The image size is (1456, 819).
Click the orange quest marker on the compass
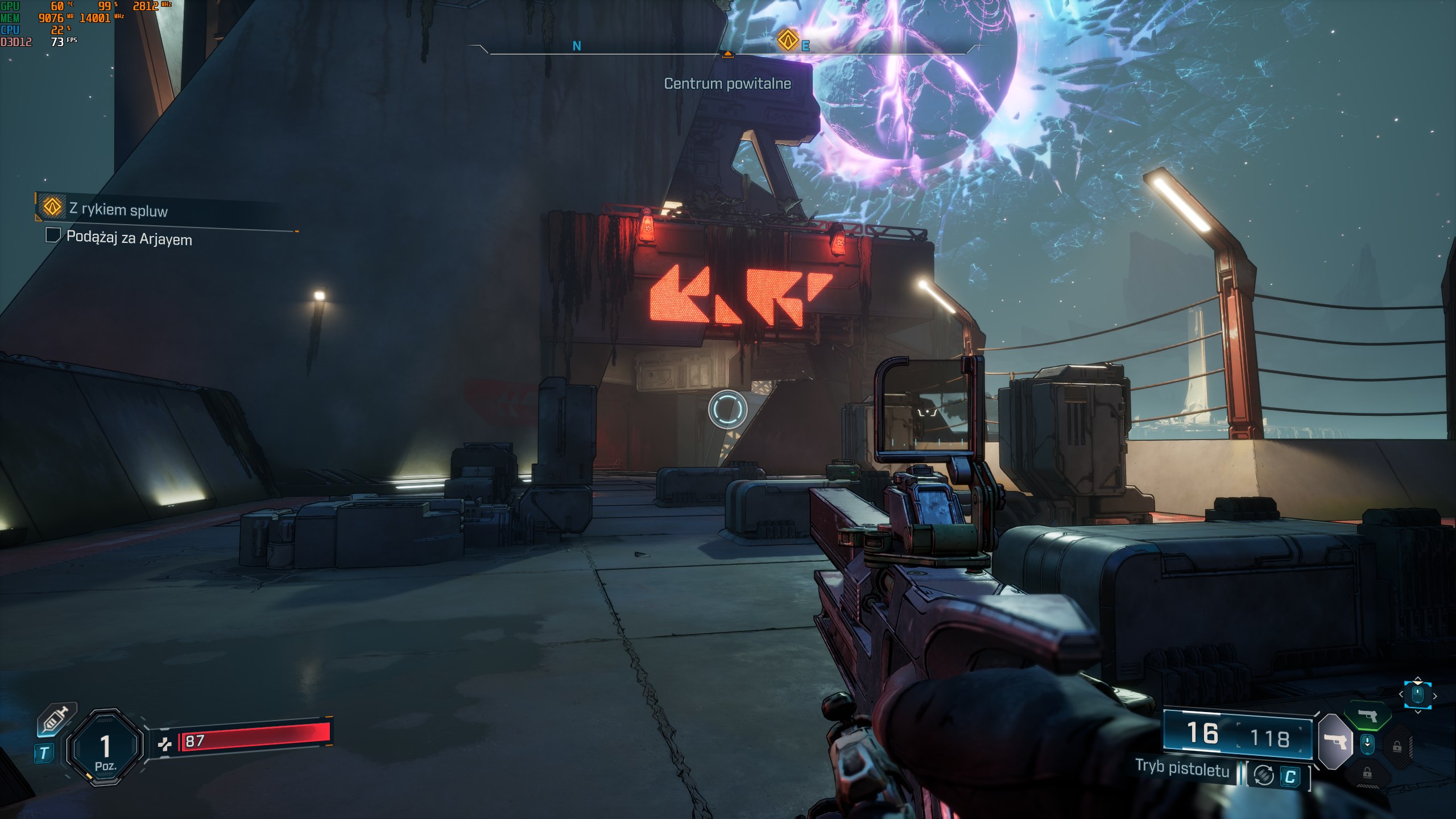[788, 40]
